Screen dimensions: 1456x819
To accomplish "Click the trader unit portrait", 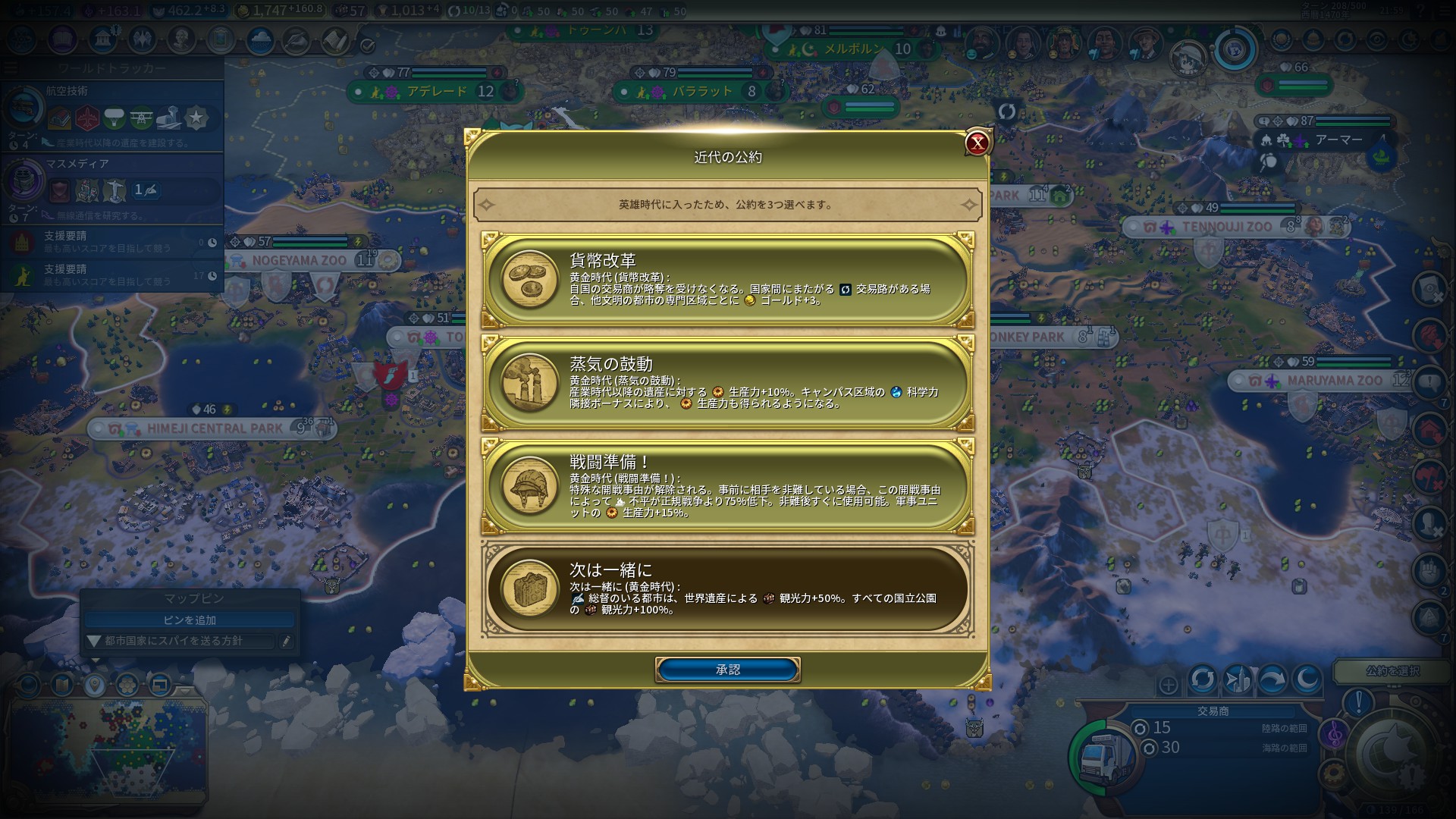I will tap(1104, 755).
